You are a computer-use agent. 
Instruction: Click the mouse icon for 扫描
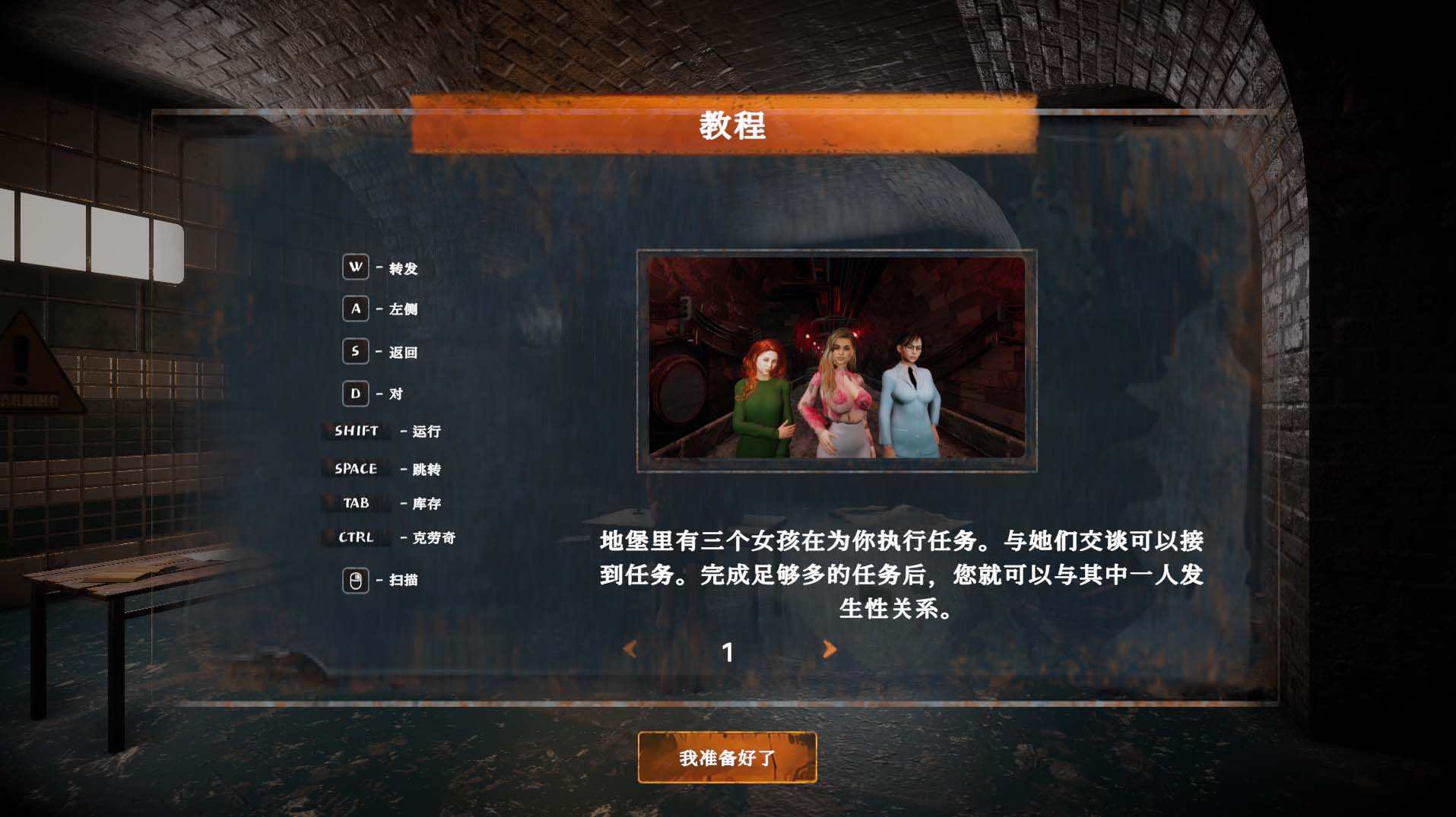(354, 579)
